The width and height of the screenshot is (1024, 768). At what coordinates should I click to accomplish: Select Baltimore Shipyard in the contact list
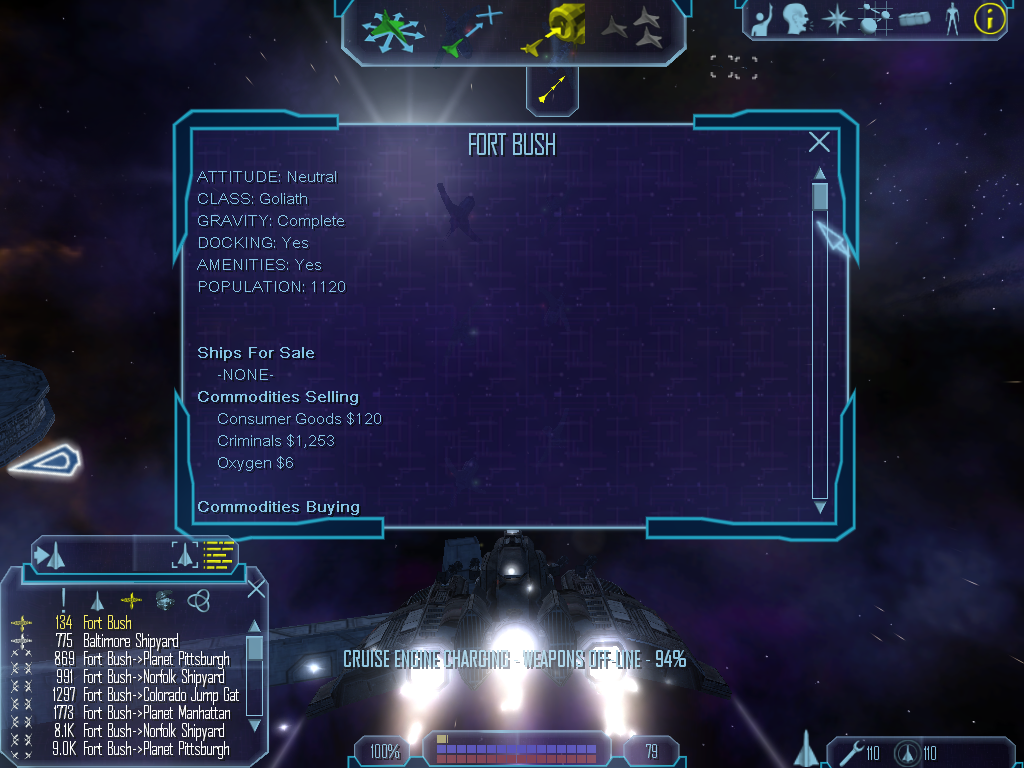click(130, 641)
